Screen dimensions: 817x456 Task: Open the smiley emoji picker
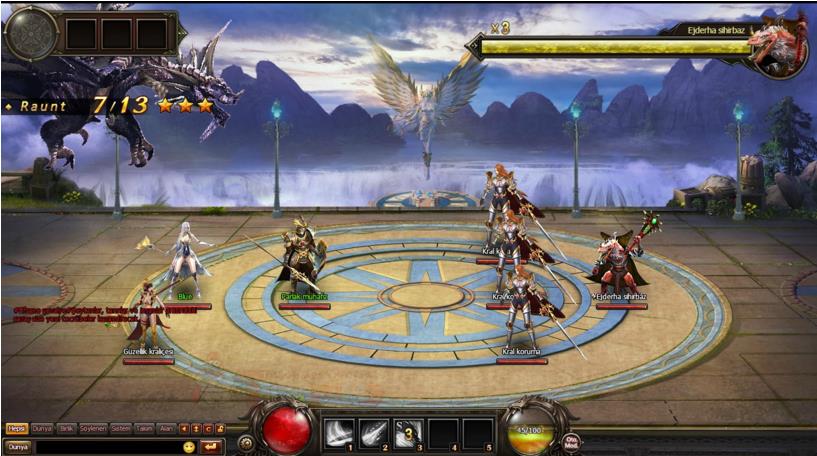coord(189,446)
